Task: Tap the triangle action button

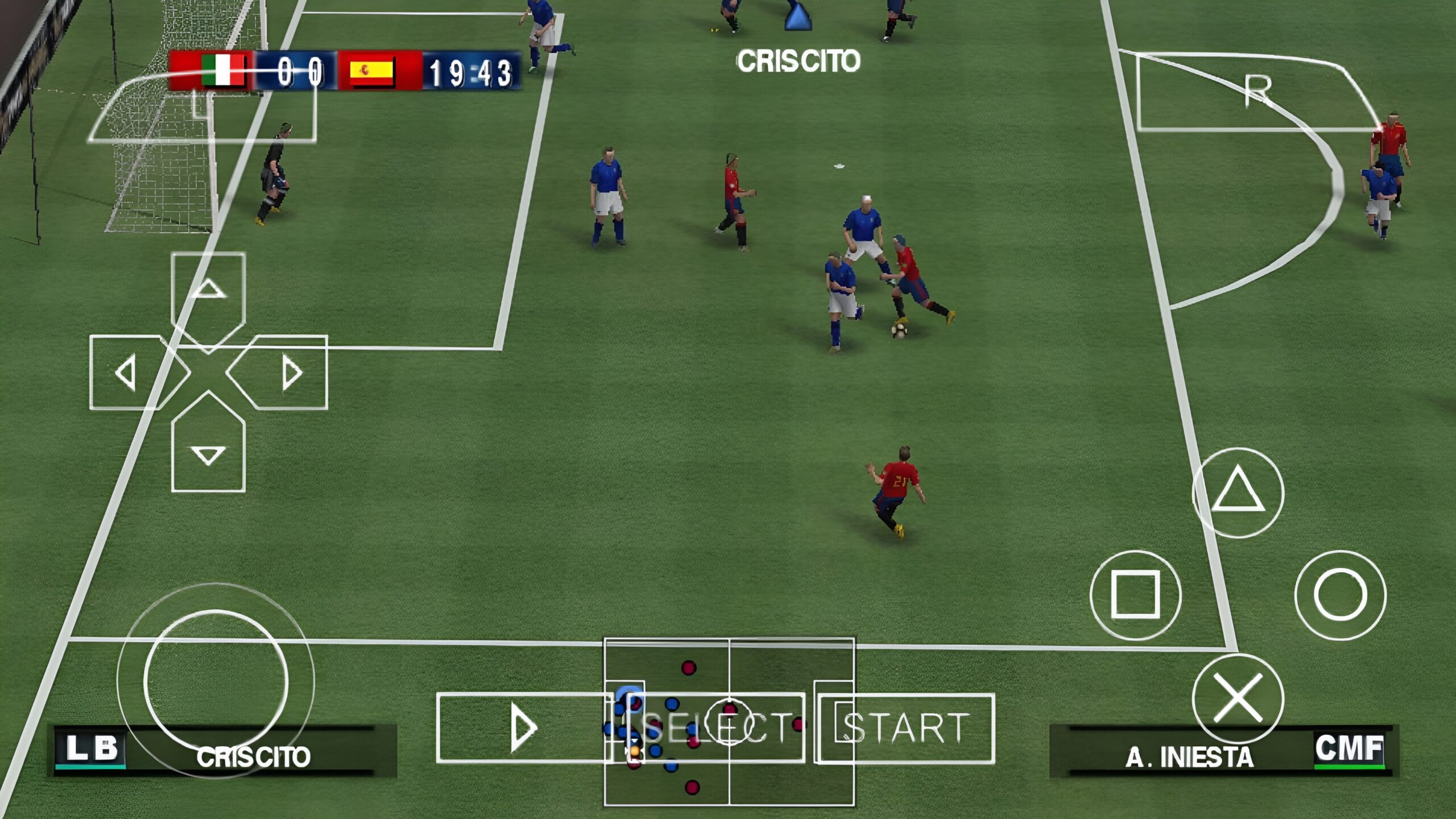Action: pyautogui.click(x=1238, y=492)
